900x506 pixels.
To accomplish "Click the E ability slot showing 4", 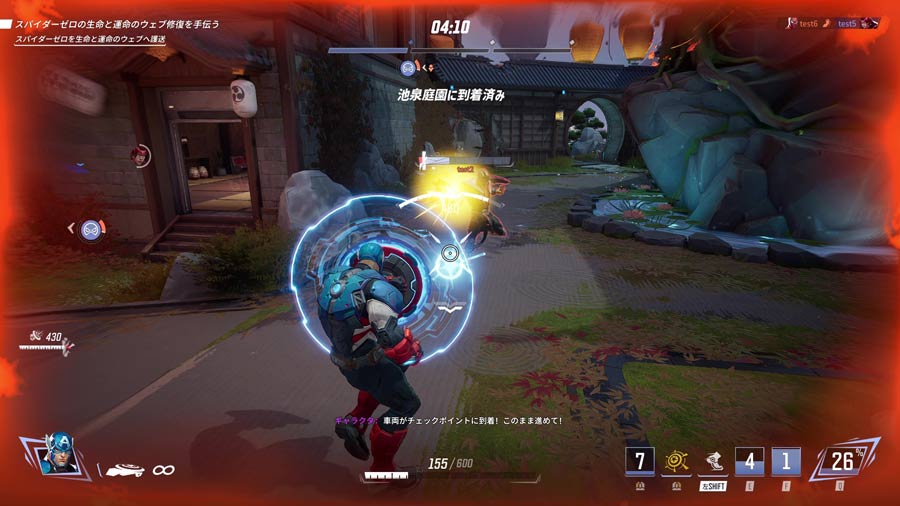I will [749, 461].
